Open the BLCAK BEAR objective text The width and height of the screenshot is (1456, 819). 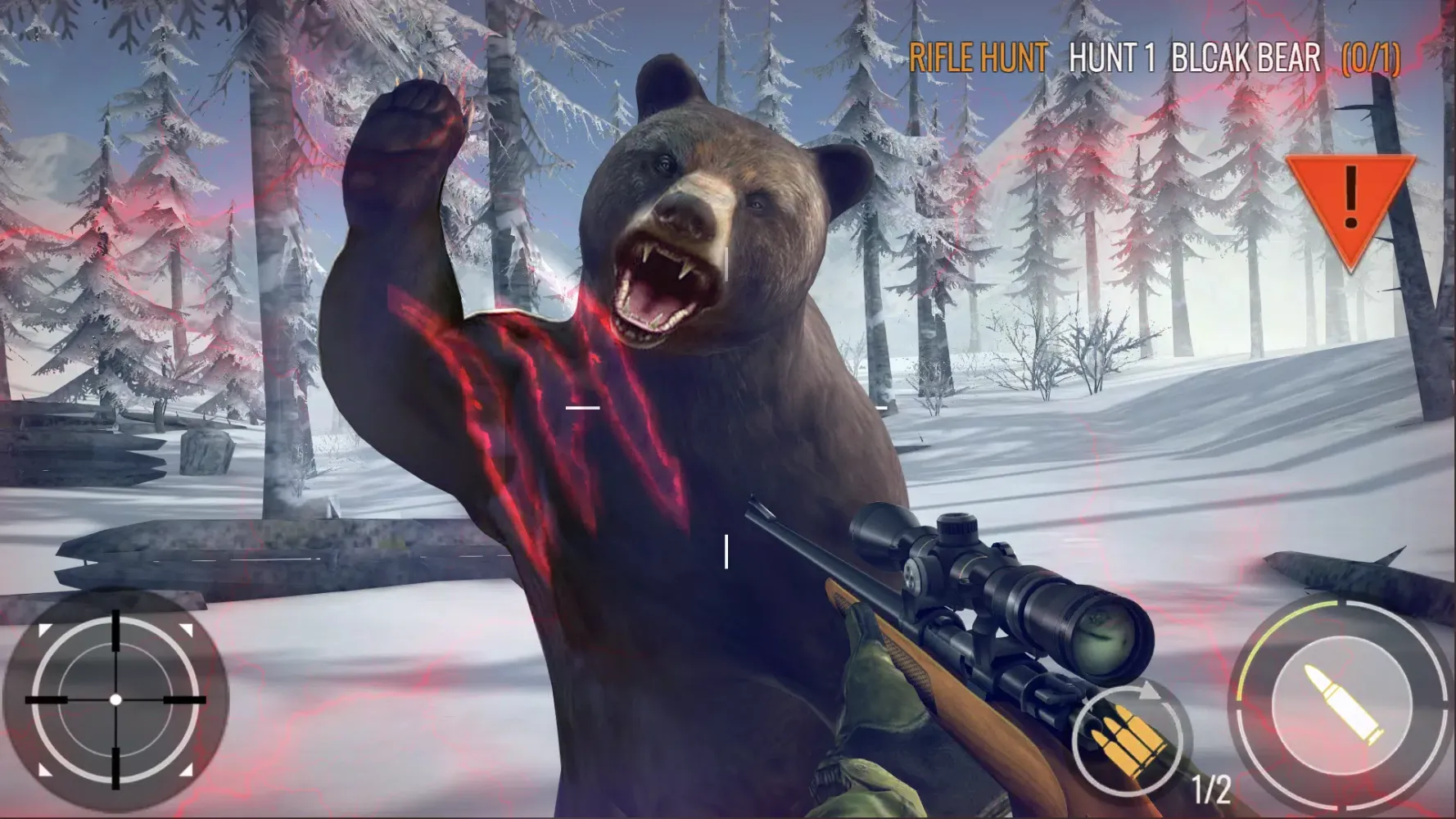tap(1246, 57)
